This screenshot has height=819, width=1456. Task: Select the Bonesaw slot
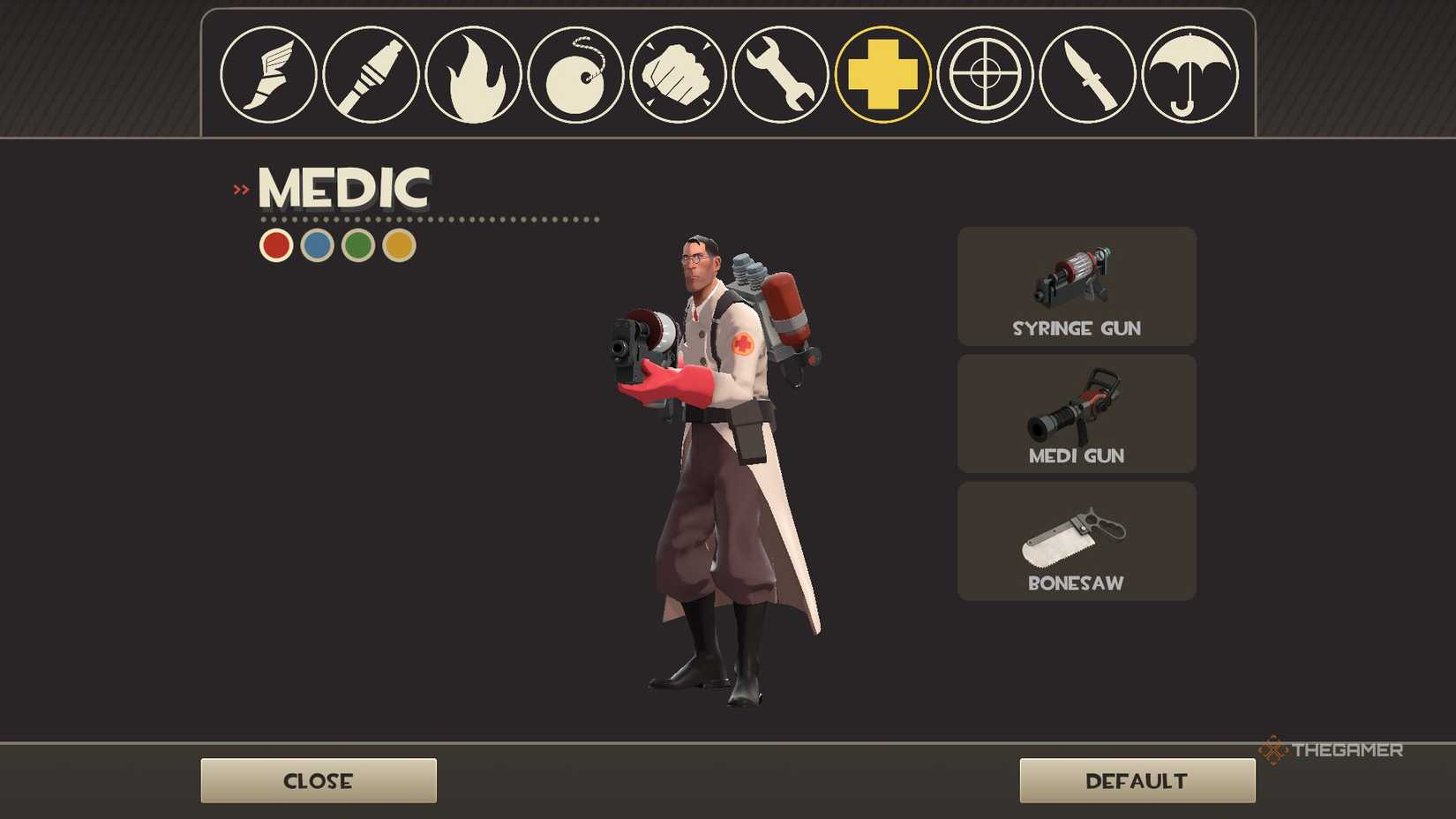(1076, 541)
